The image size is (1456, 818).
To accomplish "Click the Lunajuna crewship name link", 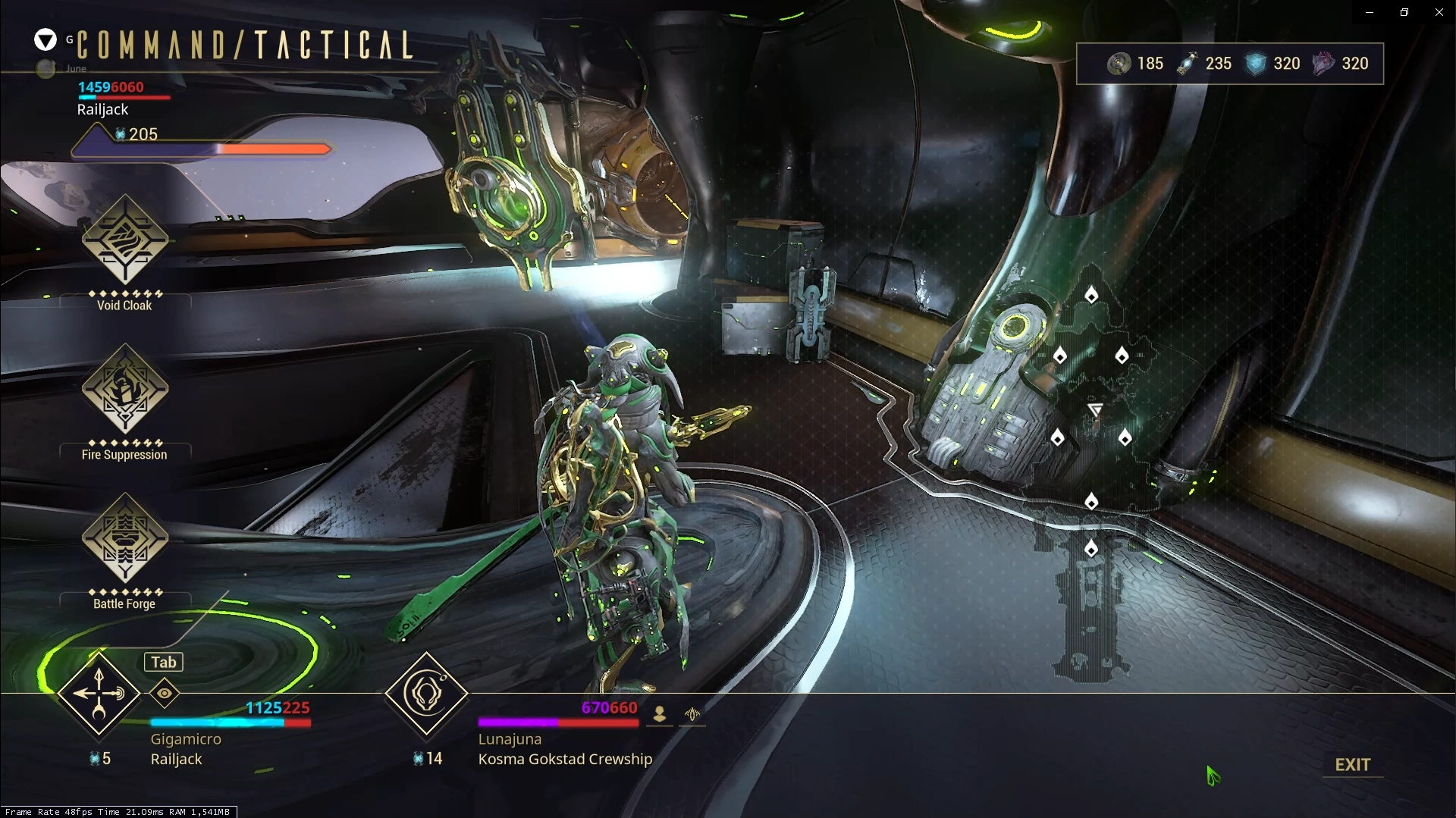I will [x=509, y=738].
